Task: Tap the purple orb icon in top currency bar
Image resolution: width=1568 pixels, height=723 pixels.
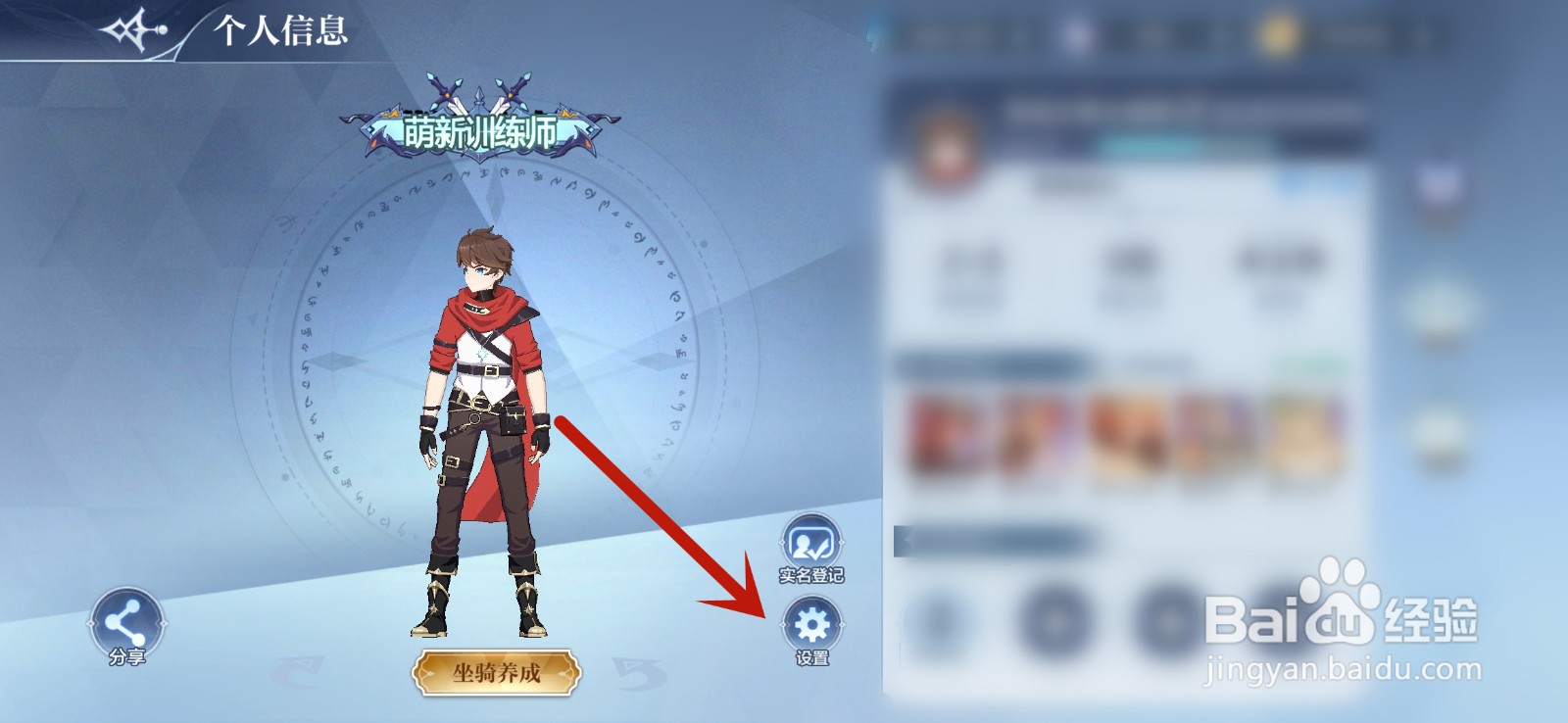Action: point(1076,34)
